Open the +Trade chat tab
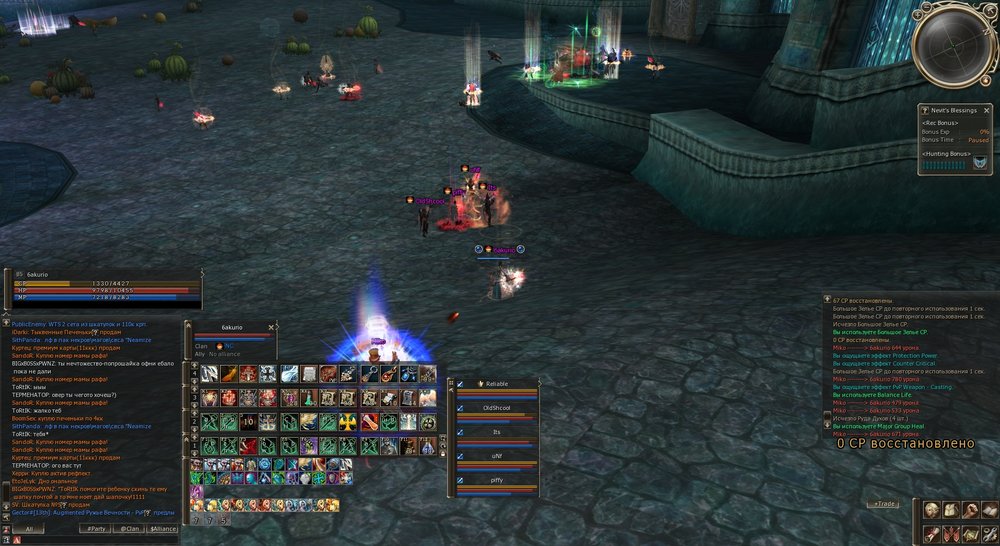 (x=885, y=504)
